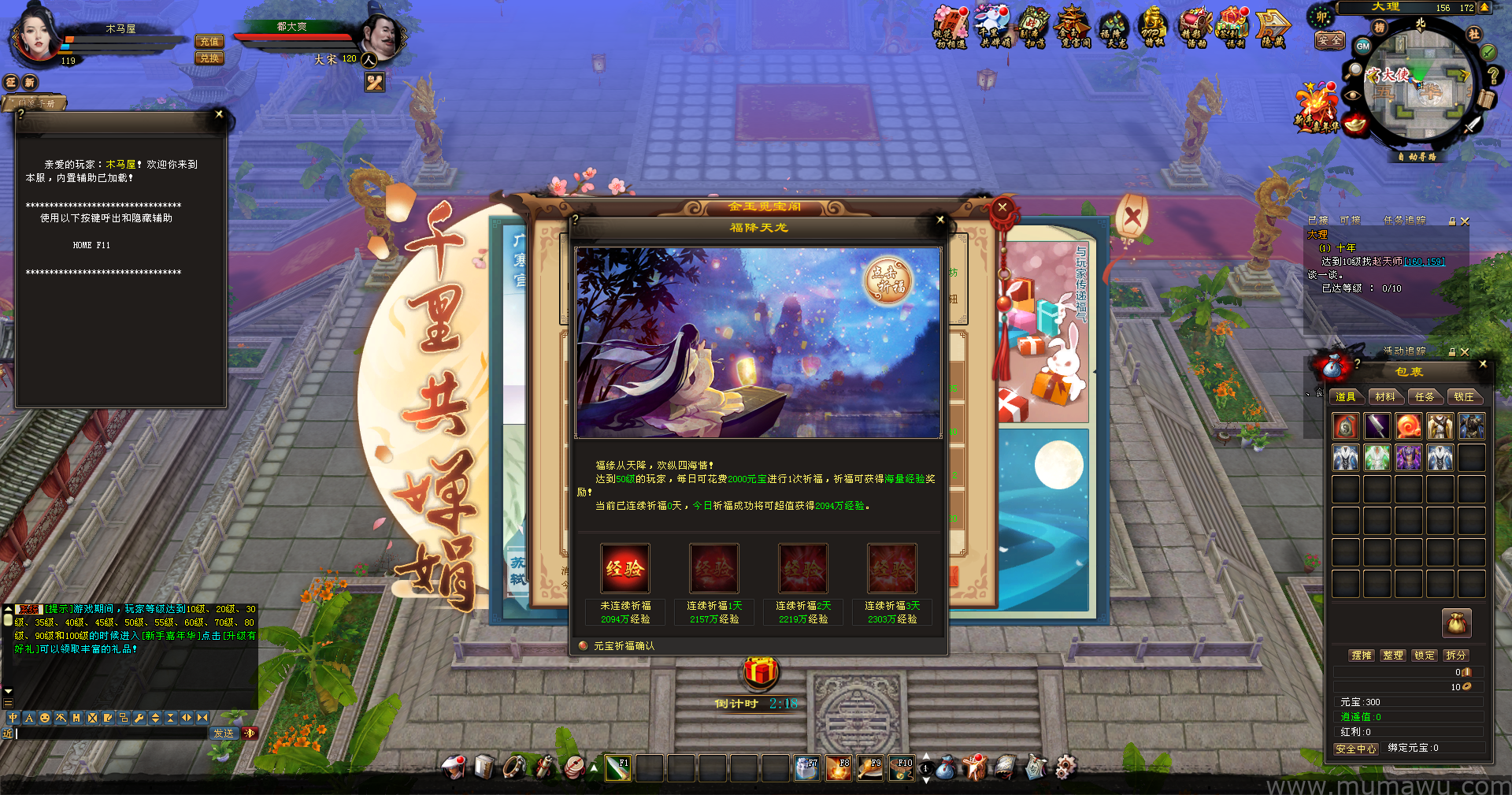Open the 摆摊 stall button
This screenshot has height=795, width=1512.
[1362, 656]
